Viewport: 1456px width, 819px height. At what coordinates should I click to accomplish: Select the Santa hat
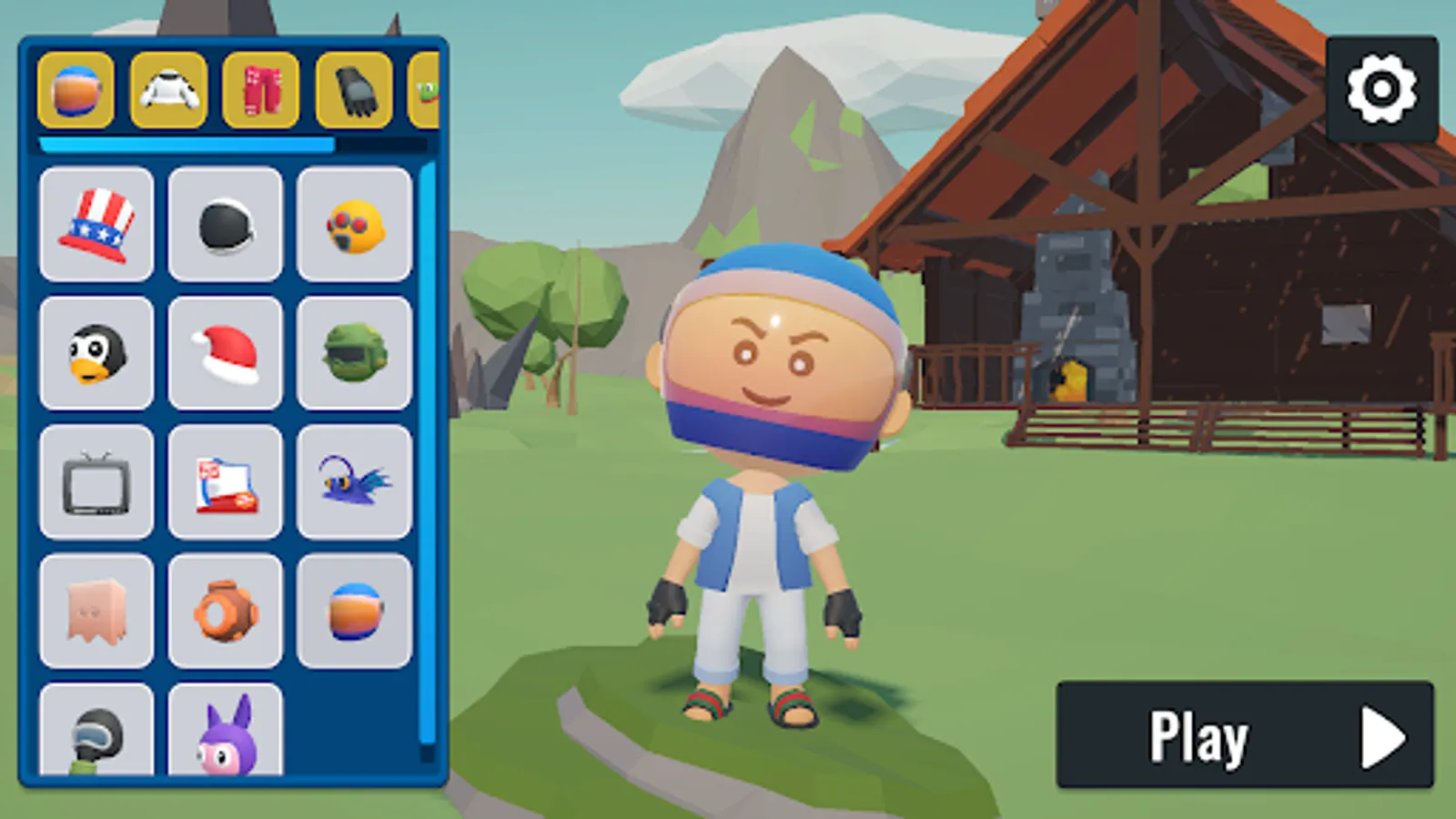coord(225,354)
